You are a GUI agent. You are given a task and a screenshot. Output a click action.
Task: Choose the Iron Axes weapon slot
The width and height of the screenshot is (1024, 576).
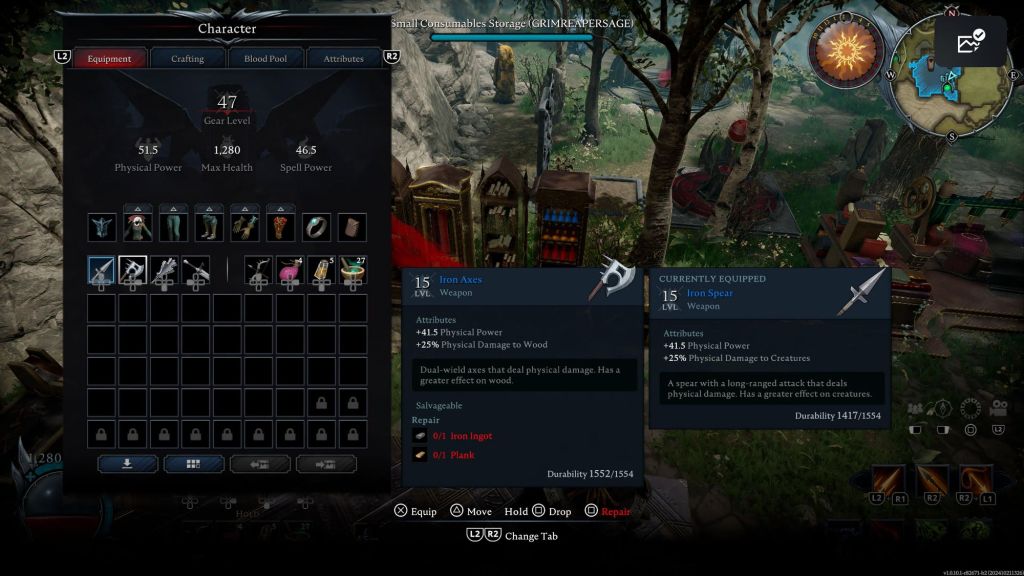(133, 270)
